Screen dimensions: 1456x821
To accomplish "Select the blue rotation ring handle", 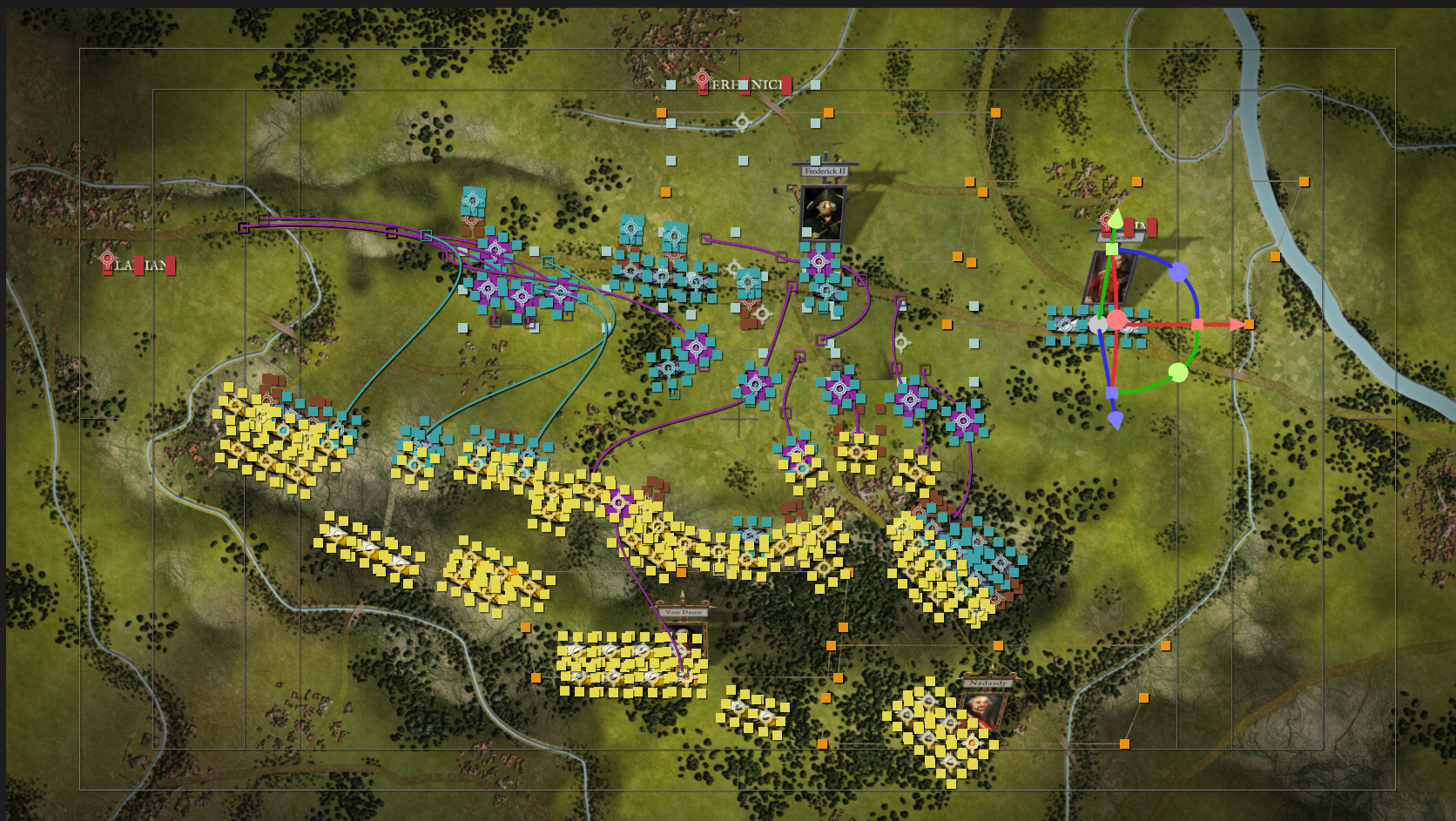I will 1178,272.
